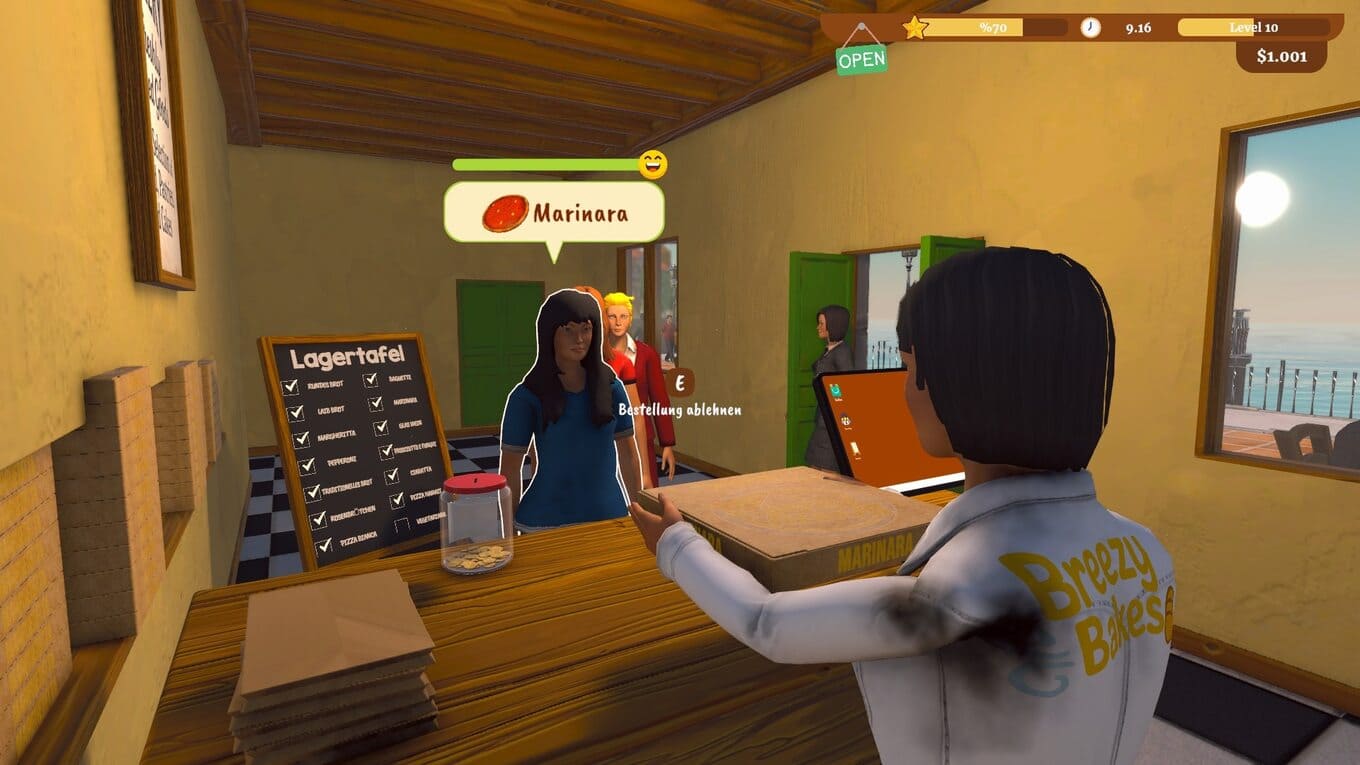Select the Marinara order bubble
The width and height of the screenshot is (1360, 765).
[554, 212]
